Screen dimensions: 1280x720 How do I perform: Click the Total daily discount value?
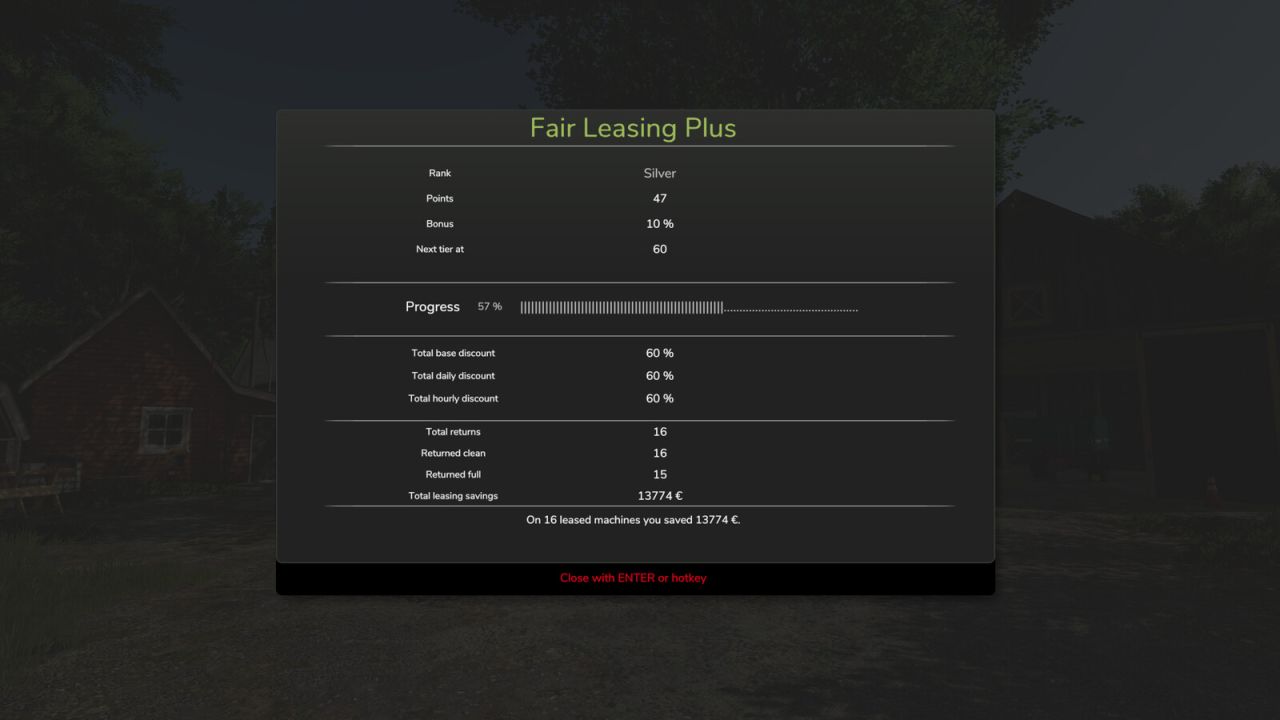point(659,375)
